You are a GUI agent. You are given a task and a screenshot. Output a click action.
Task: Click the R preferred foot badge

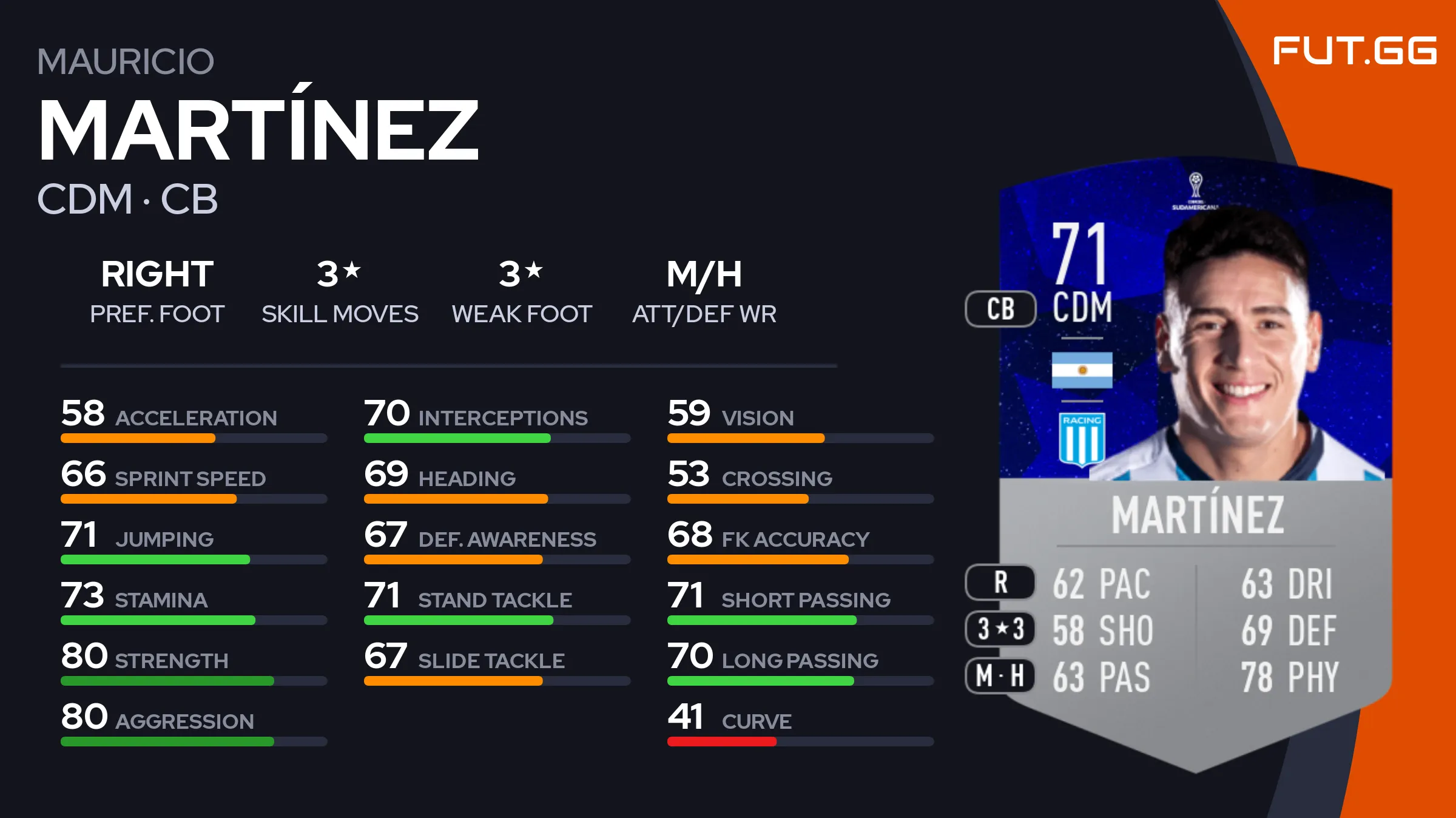pos(1000,582)
